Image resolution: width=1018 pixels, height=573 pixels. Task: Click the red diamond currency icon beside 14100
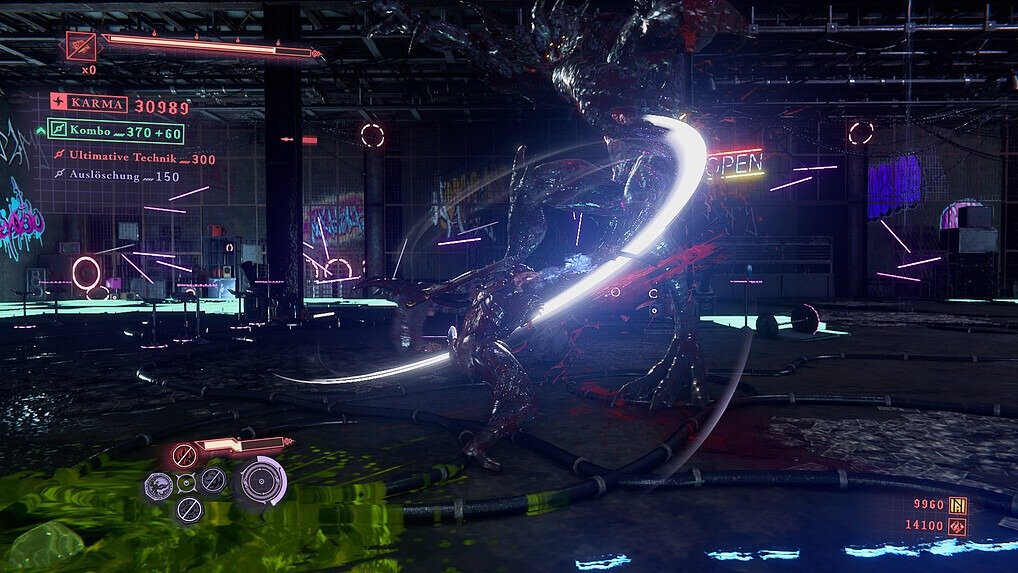(x=957, y=526)
